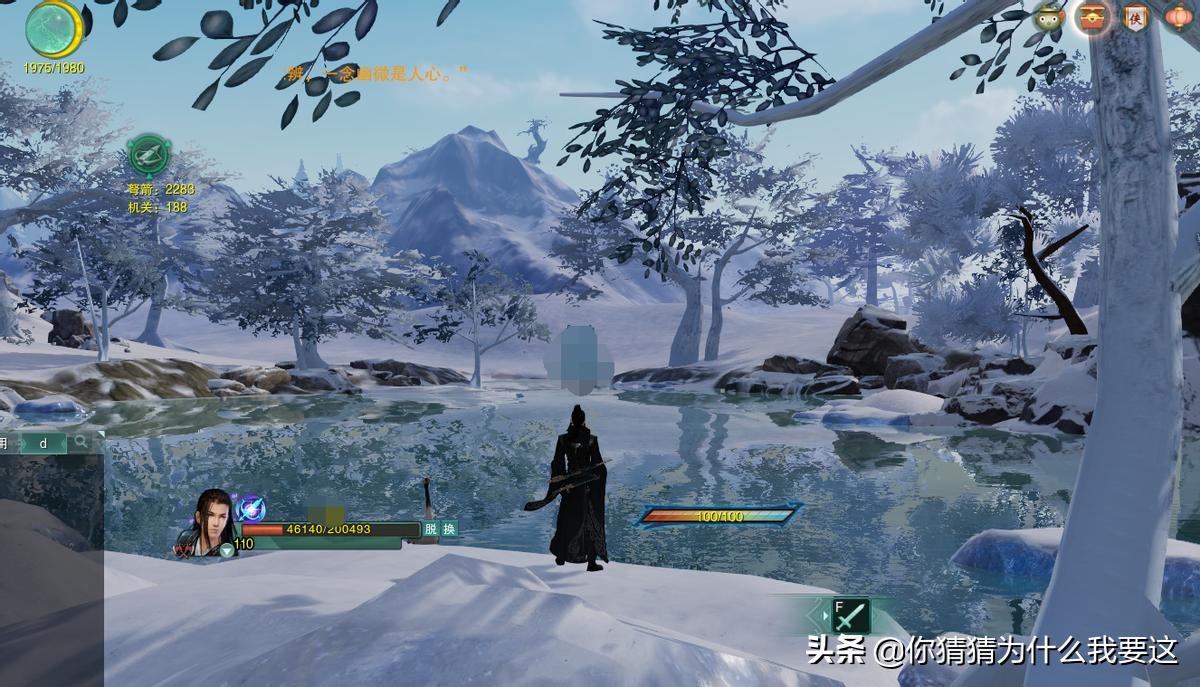Open the treasure chest icon
Screen dimensions: 1200x687
tap(1093, 17)
